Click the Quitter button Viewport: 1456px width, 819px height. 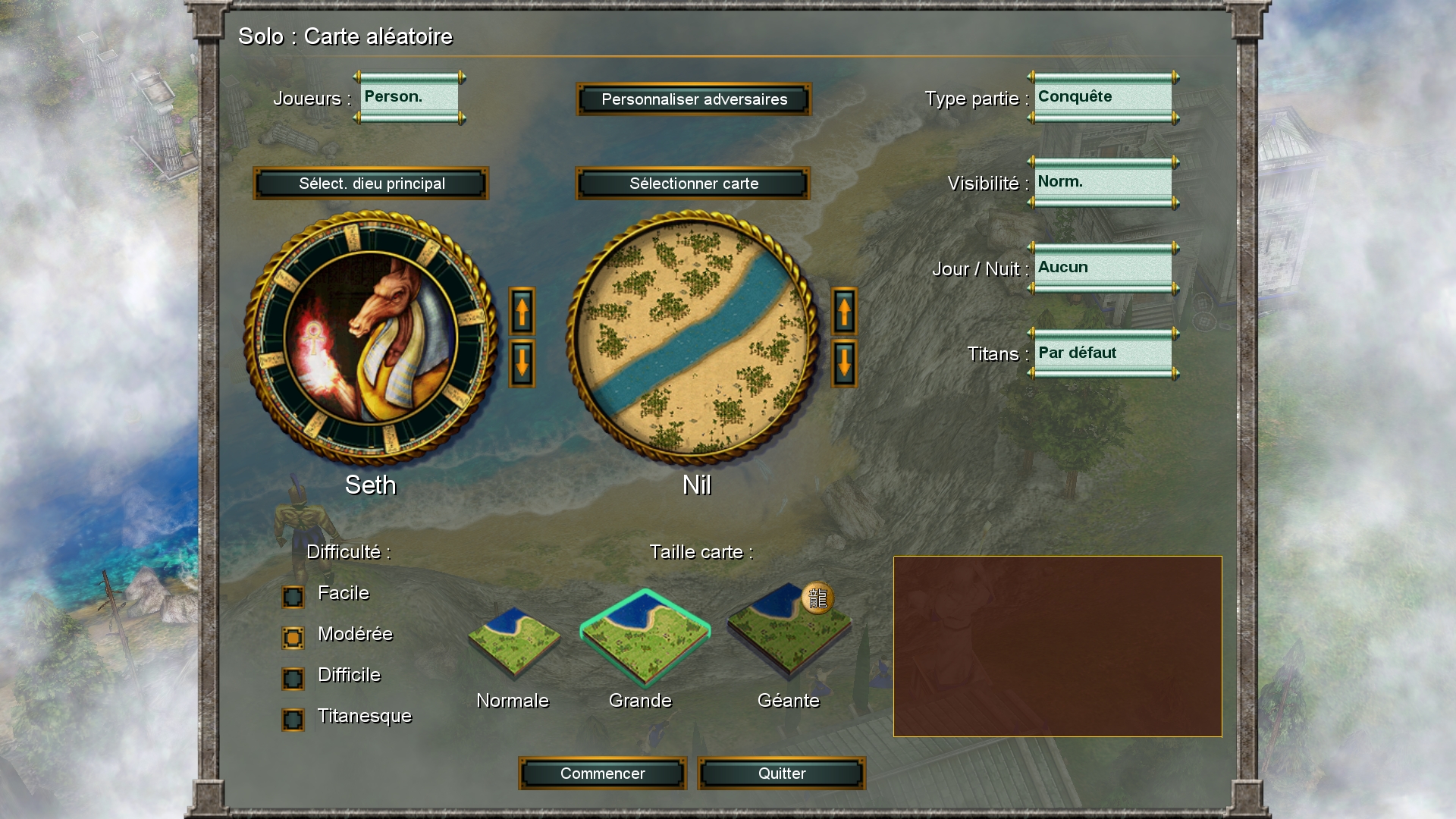(781, 773)
